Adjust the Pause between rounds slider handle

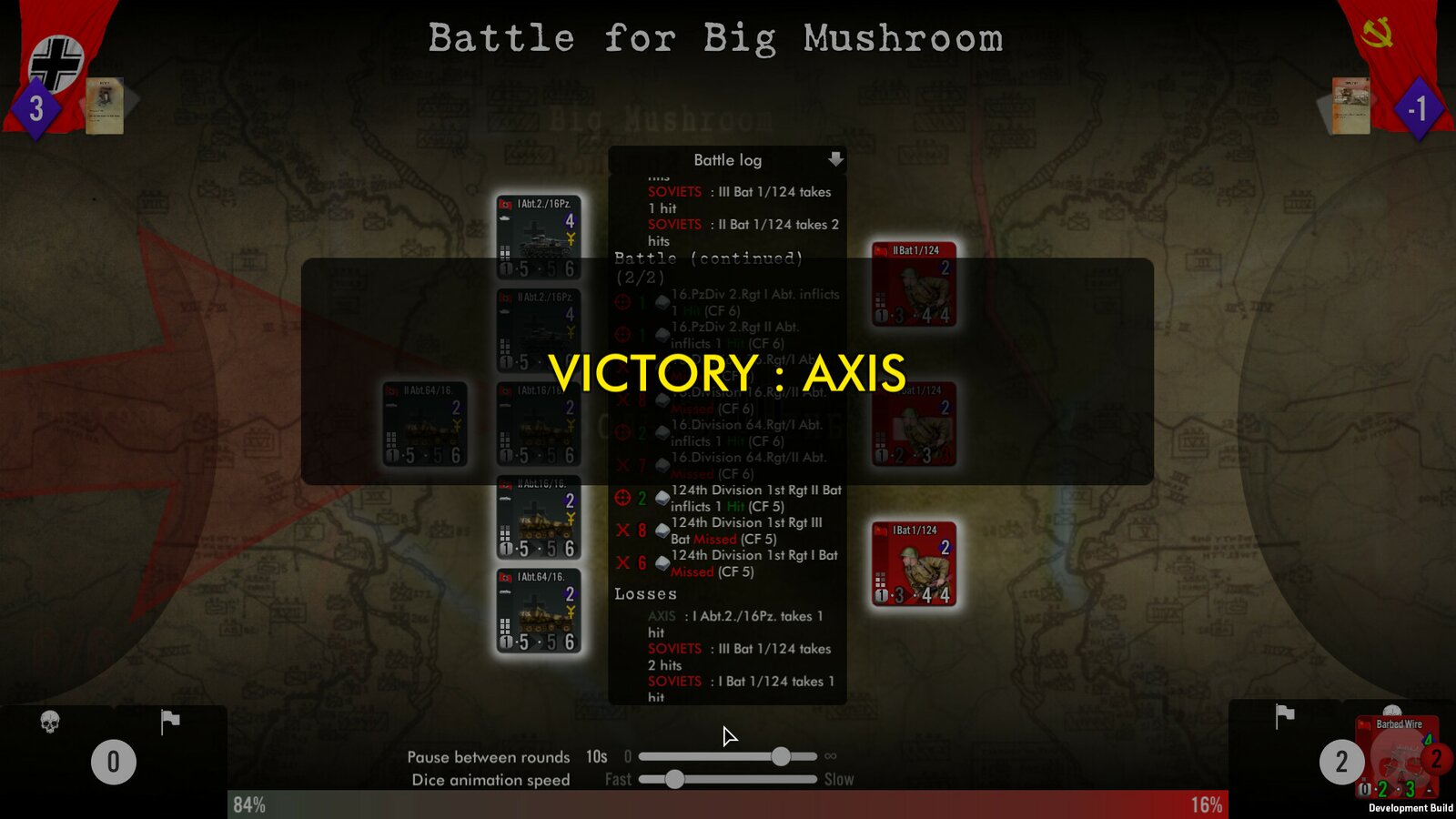[x=781, y=755]
